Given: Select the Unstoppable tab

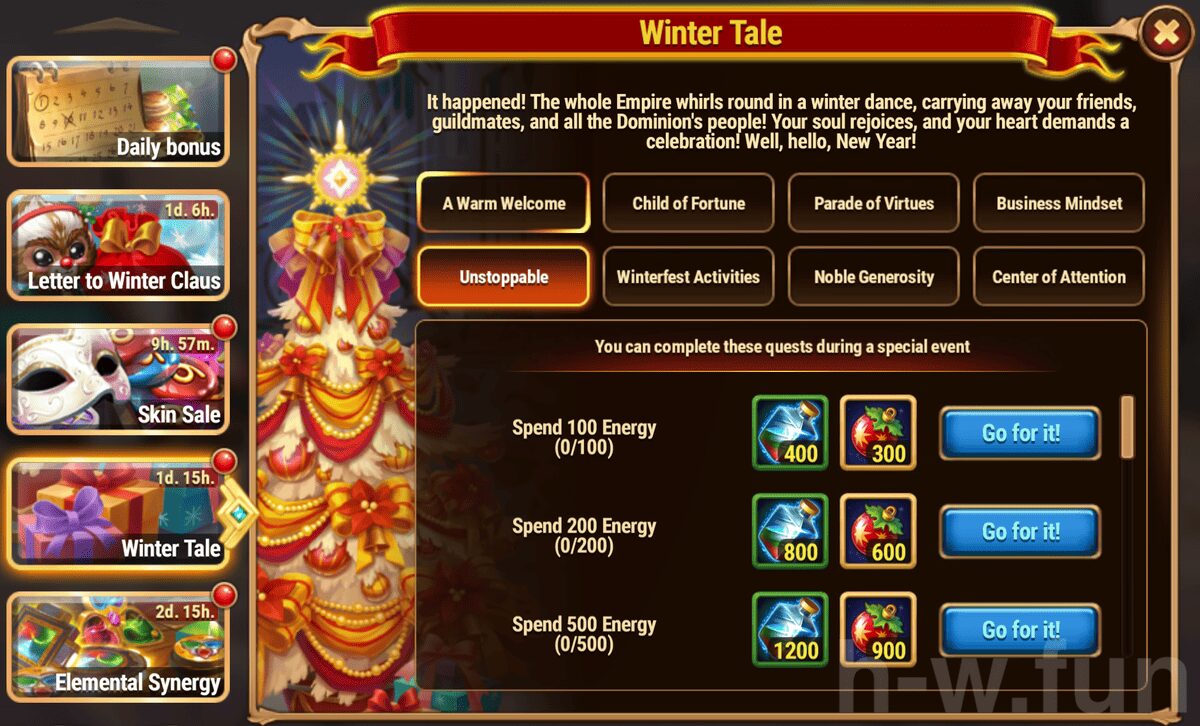Looking at the screenshot, I should [x=504, y=277].
